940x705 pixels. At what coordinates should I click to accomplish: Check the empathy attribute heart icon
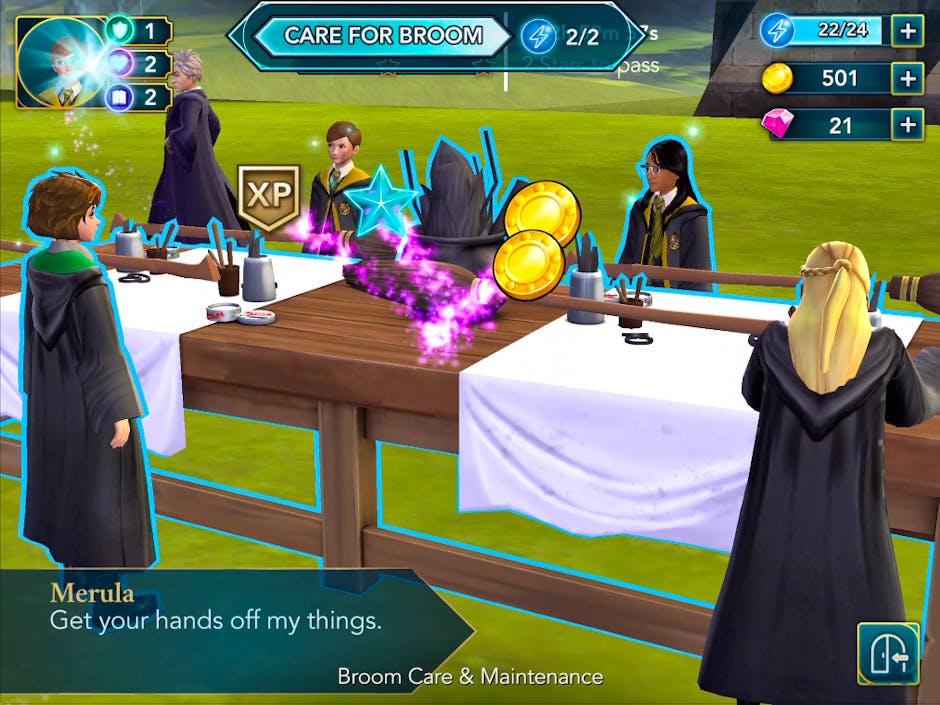120,64
